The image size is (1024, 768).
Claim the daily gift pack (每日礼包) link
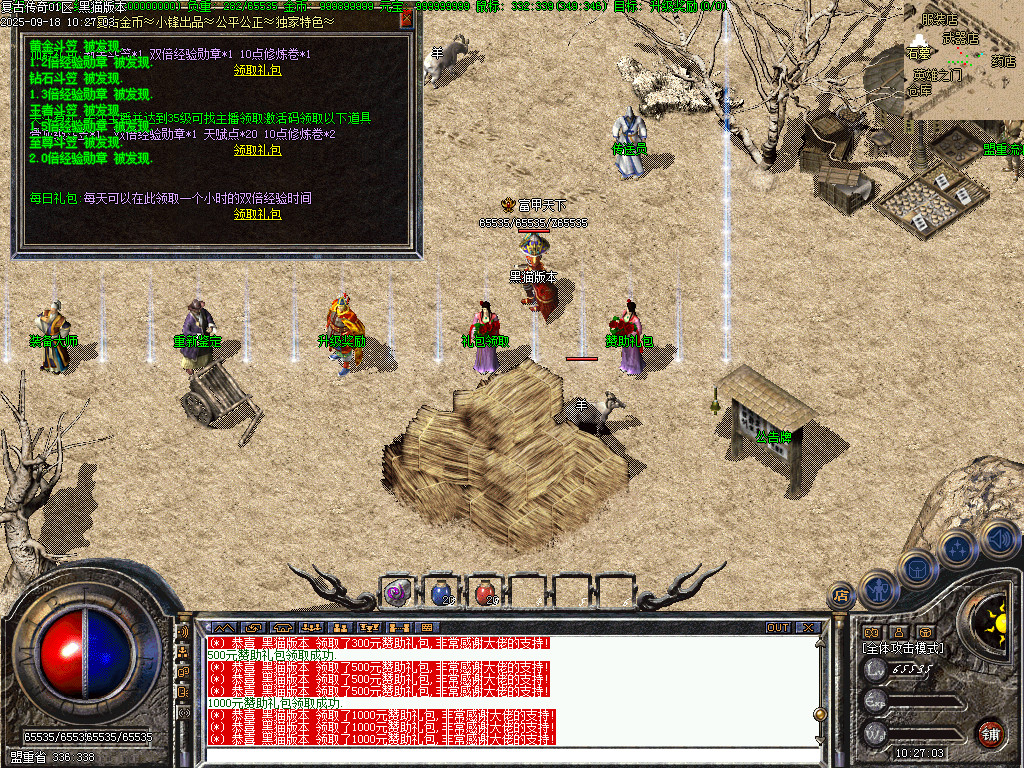click(x=258, y=214)
